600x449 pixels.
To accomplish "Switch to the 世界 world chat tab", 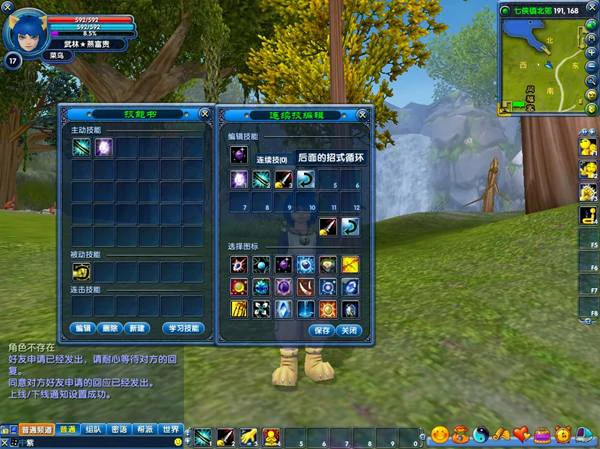I will coord(171,429).
